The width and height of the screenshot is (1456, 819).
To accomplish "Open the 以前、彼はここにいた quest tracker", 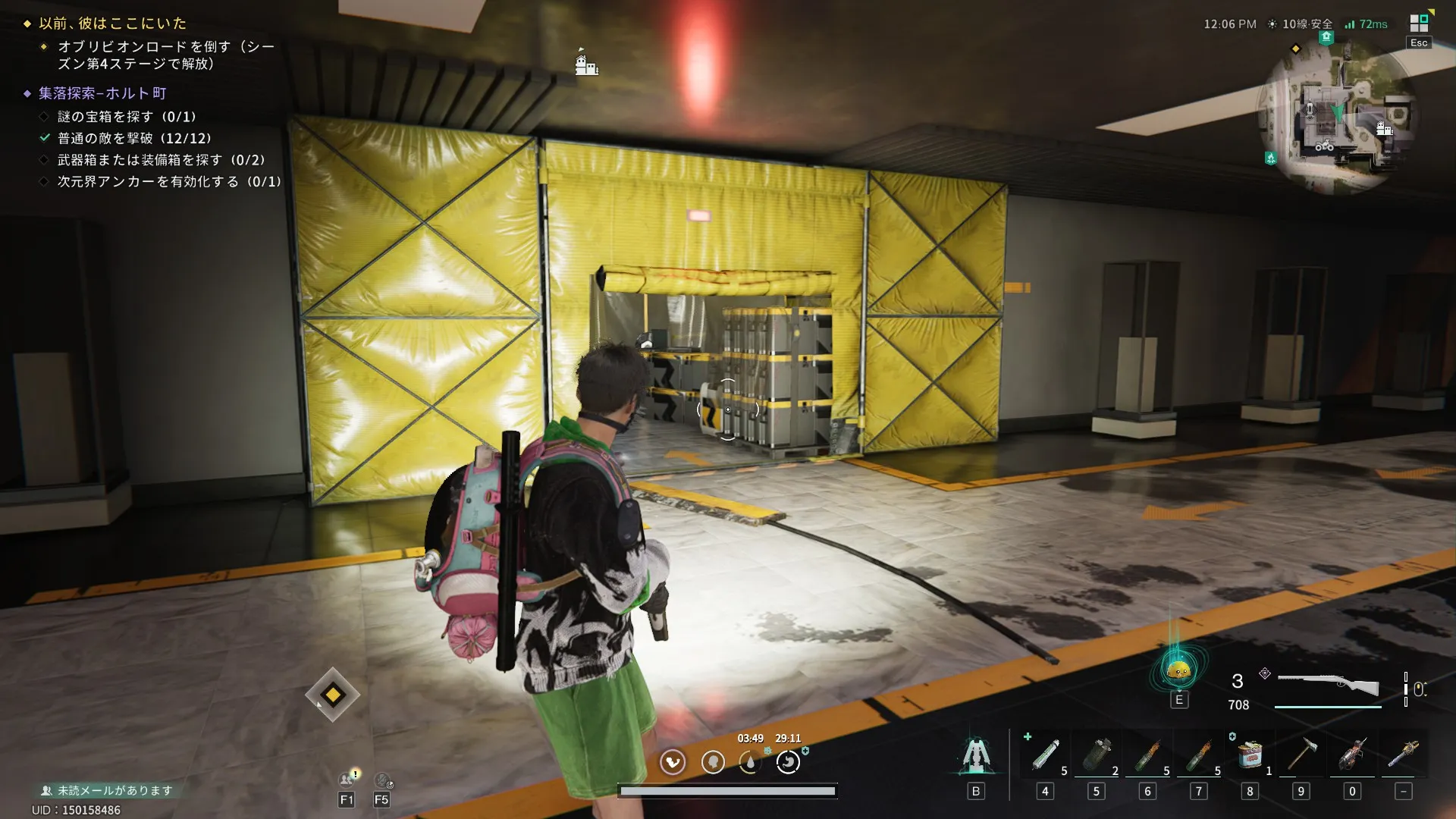I will (112, 24).
